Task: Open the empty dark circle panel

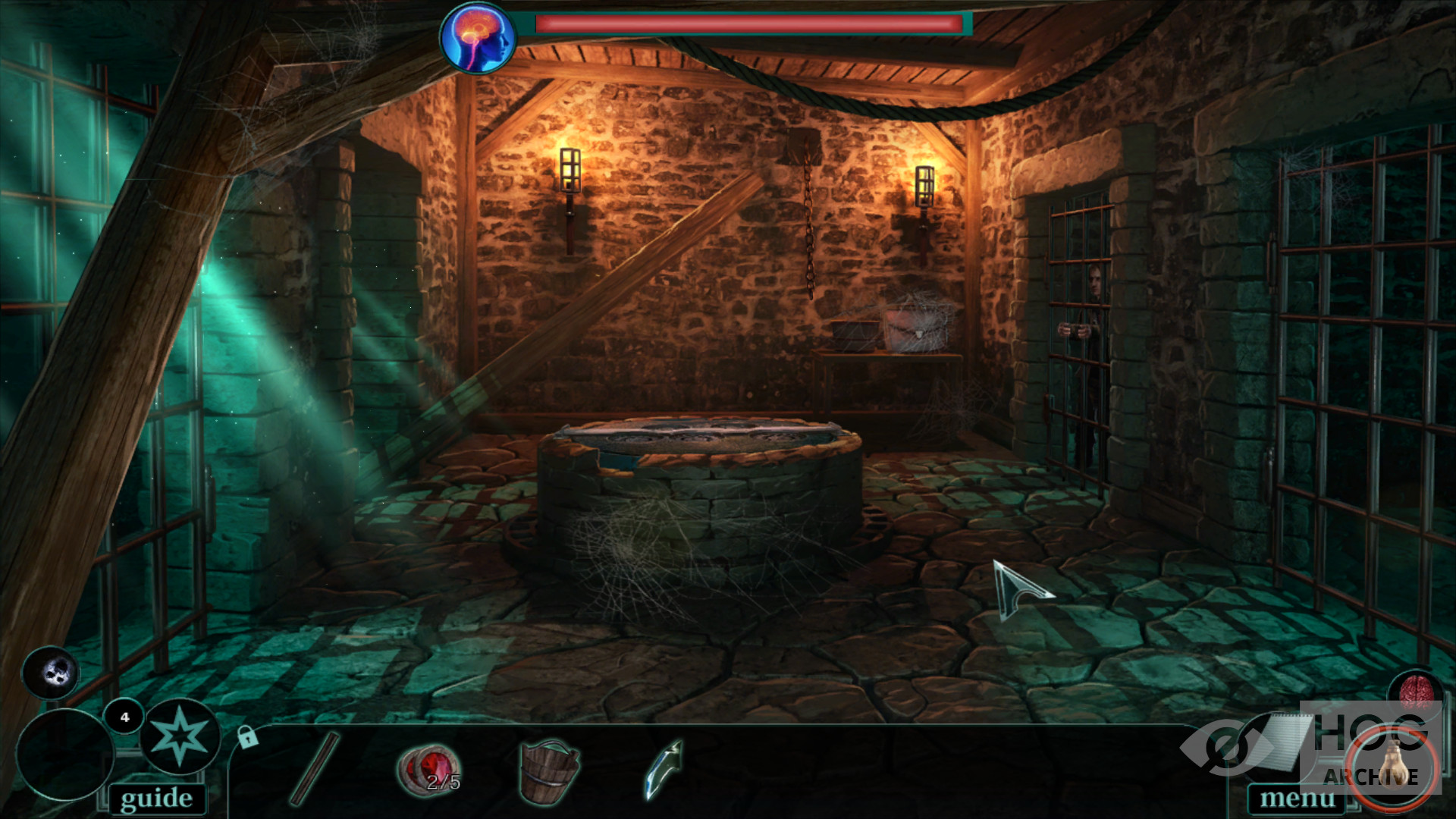Action: click(65, 754)
